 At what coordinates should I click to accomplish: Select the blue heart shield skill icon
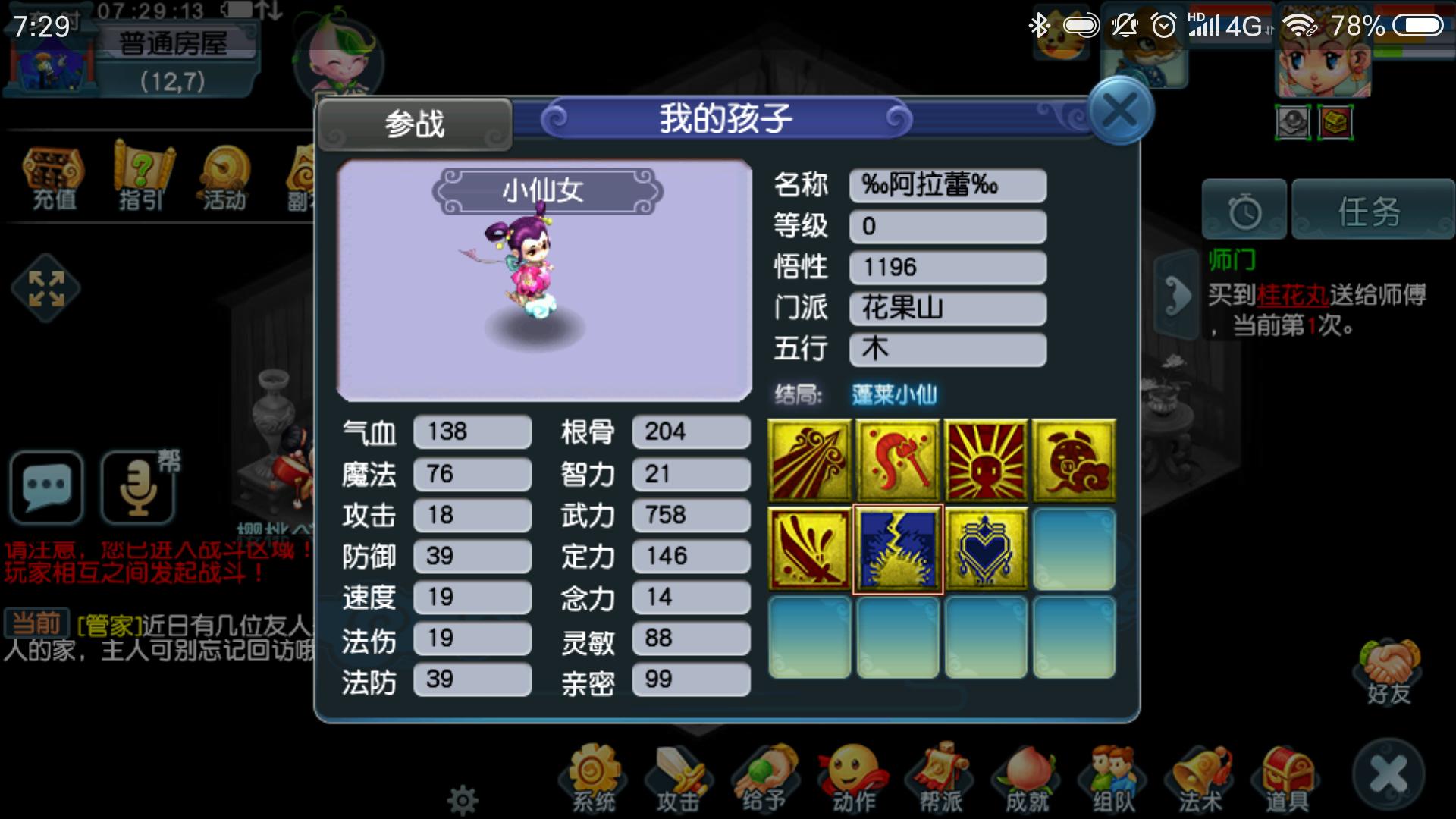pos(986,549)
